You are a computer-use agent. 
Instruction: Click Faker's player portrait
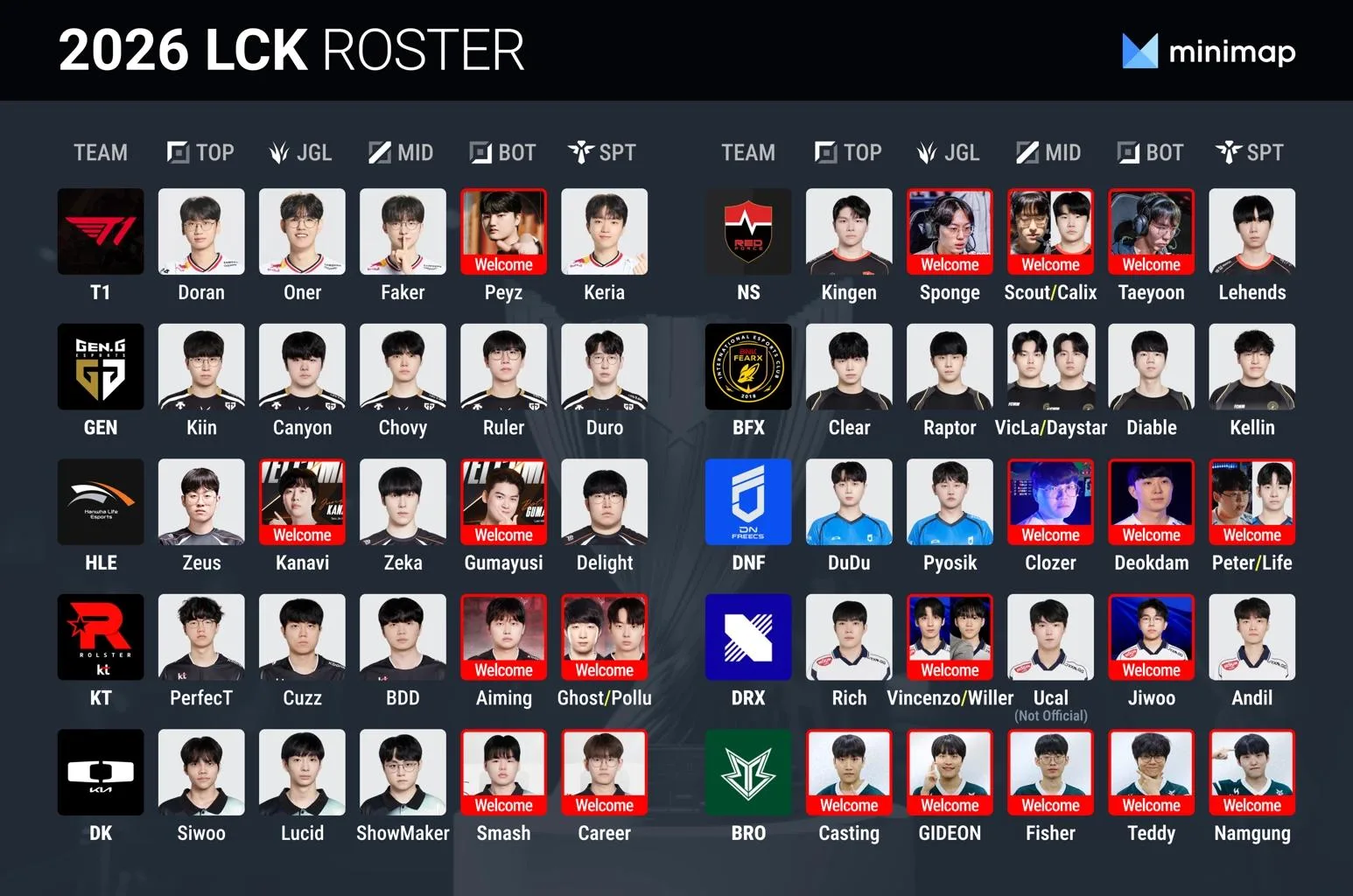(x=403, y=232)
